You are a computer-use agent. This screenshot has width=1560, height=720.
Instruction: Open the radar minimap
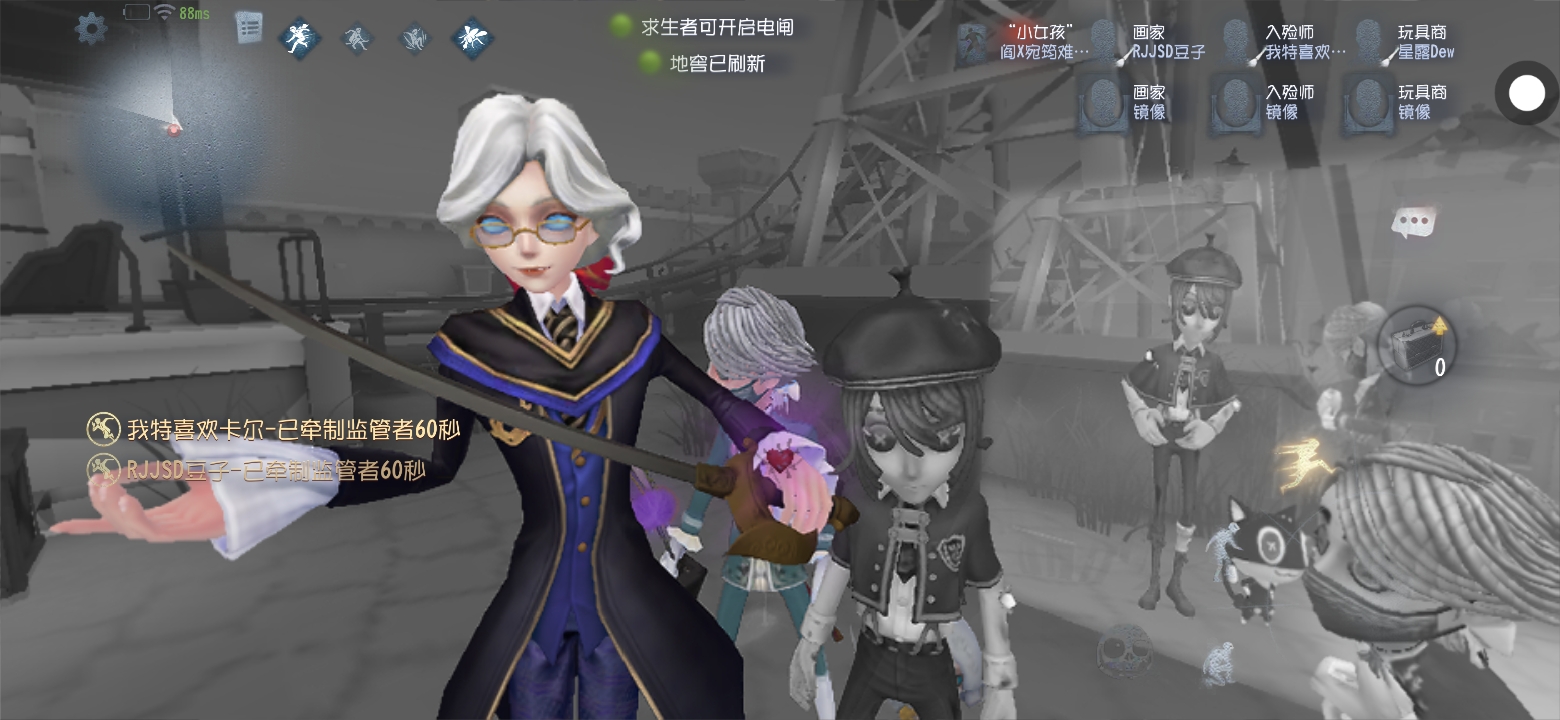point(172,125)
